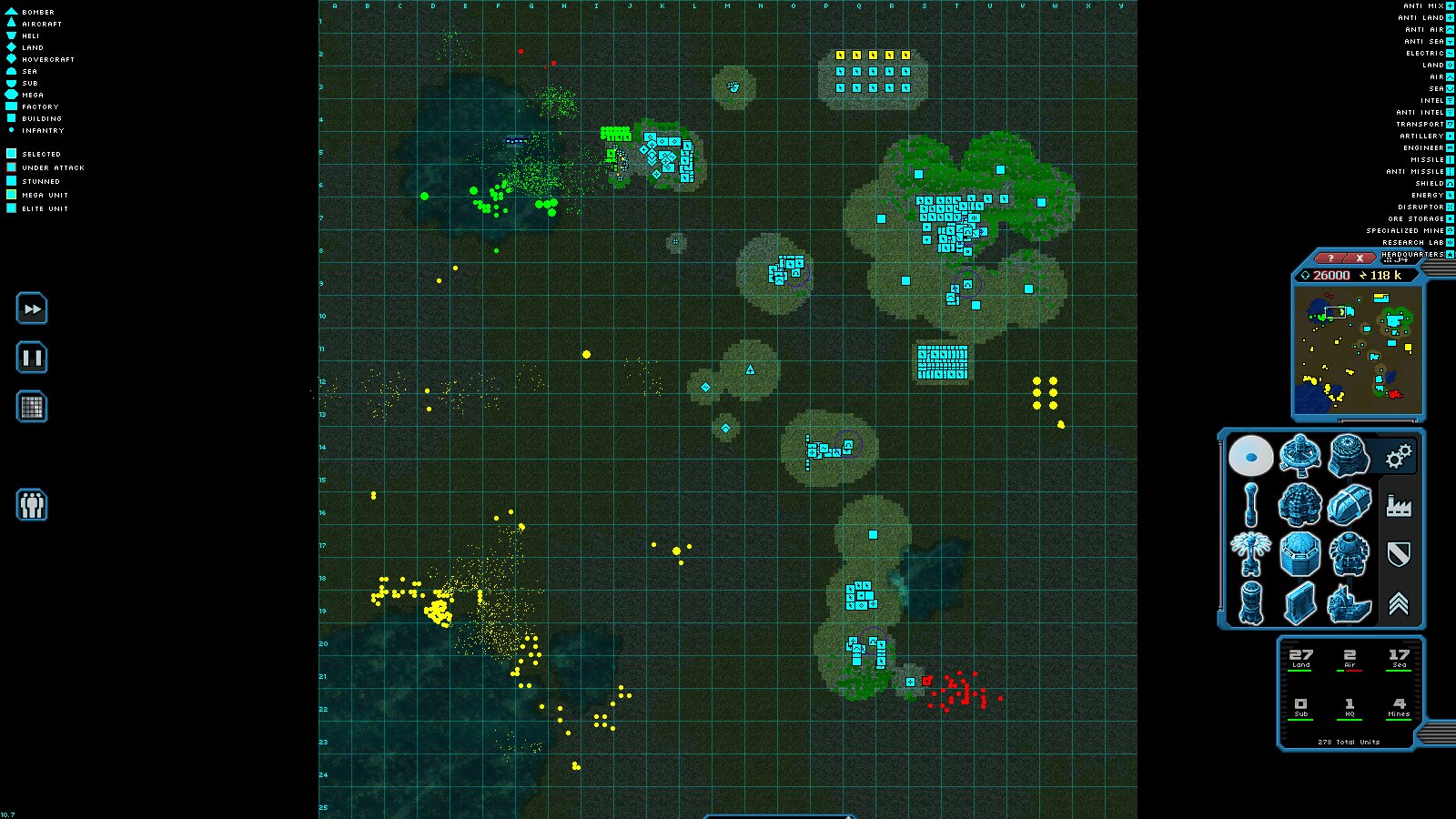Select the wall structure icon in the build panel

pos(1301,603)
